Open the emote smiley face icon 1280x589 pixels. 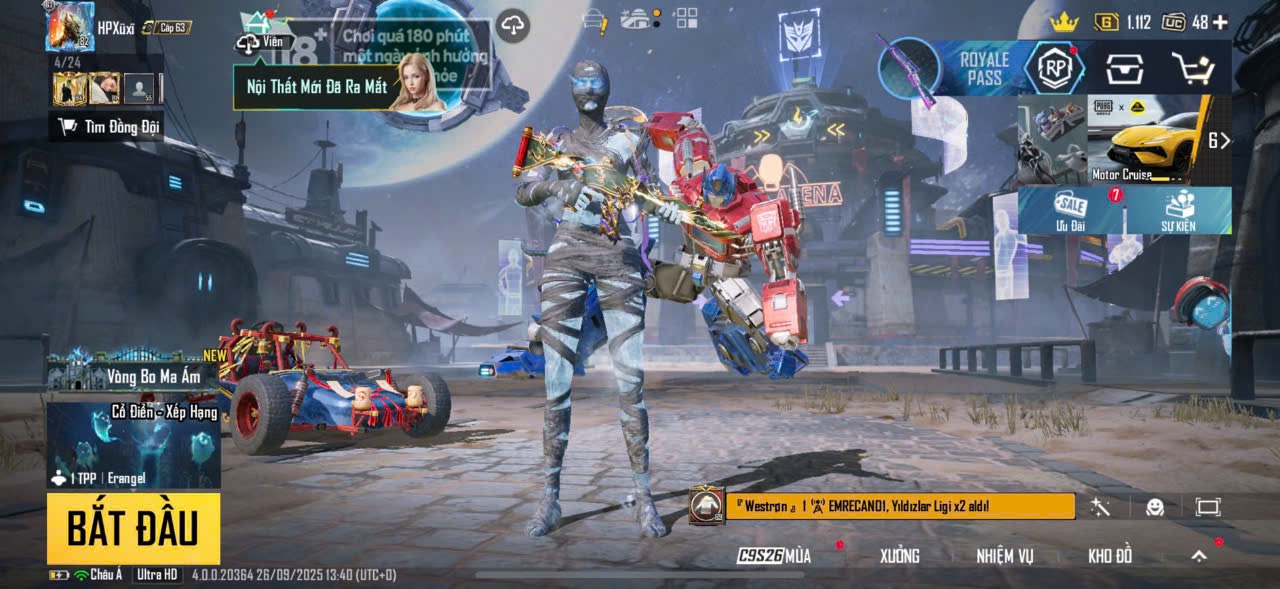click(x=1155, y=507)
